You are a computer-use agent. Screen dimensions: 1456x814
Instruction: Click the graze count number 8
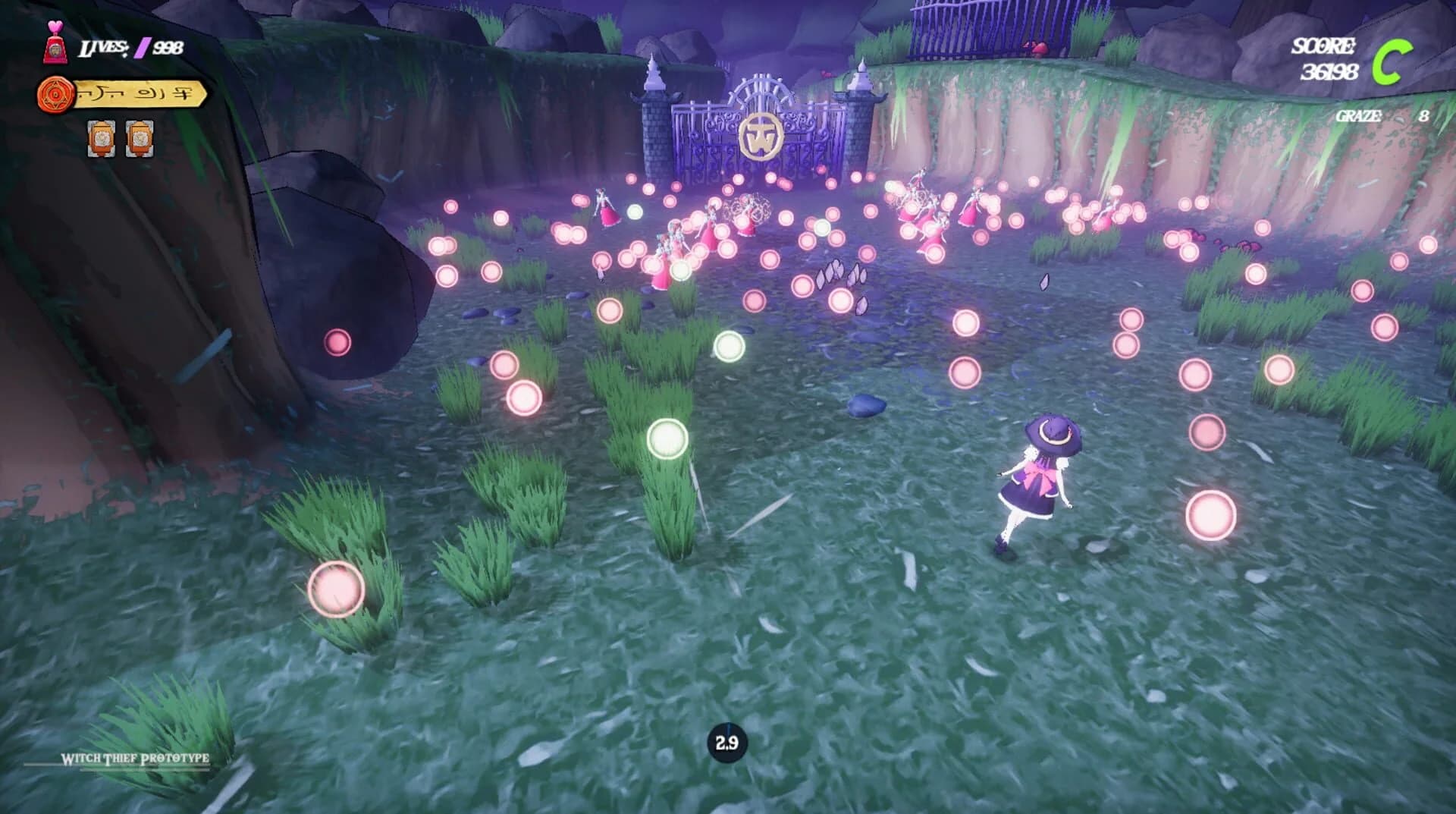point(1425,116)
